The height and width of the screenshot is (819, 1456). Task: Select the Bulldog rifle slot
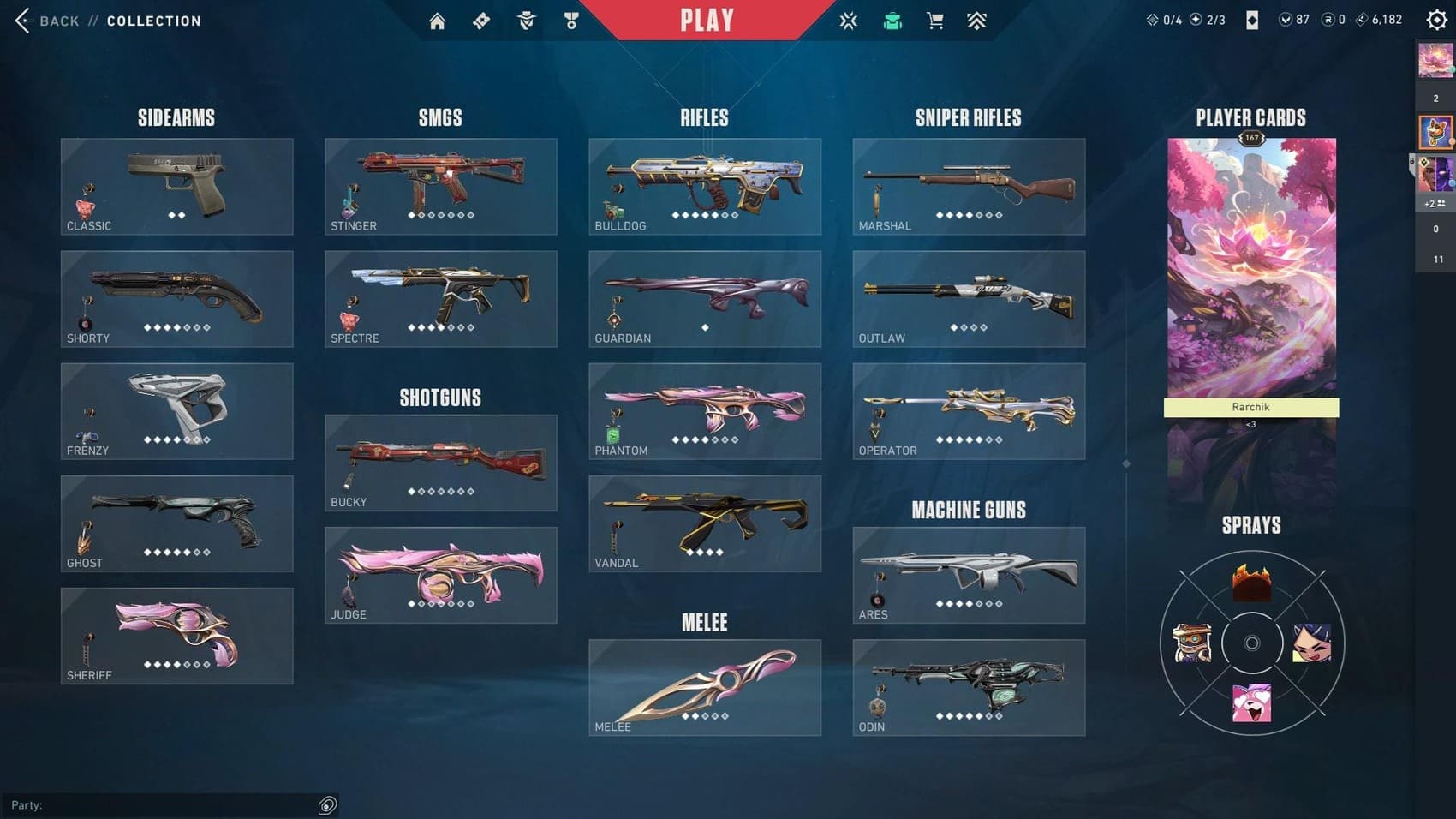point(704,187)
